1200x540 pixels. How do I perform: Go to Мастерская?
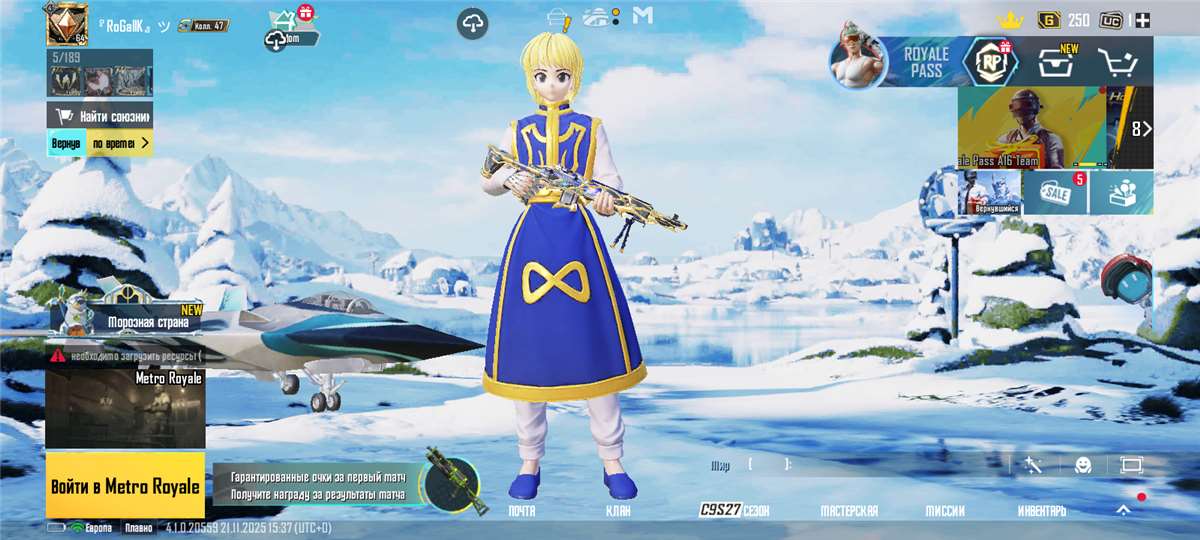coord(849,510)
